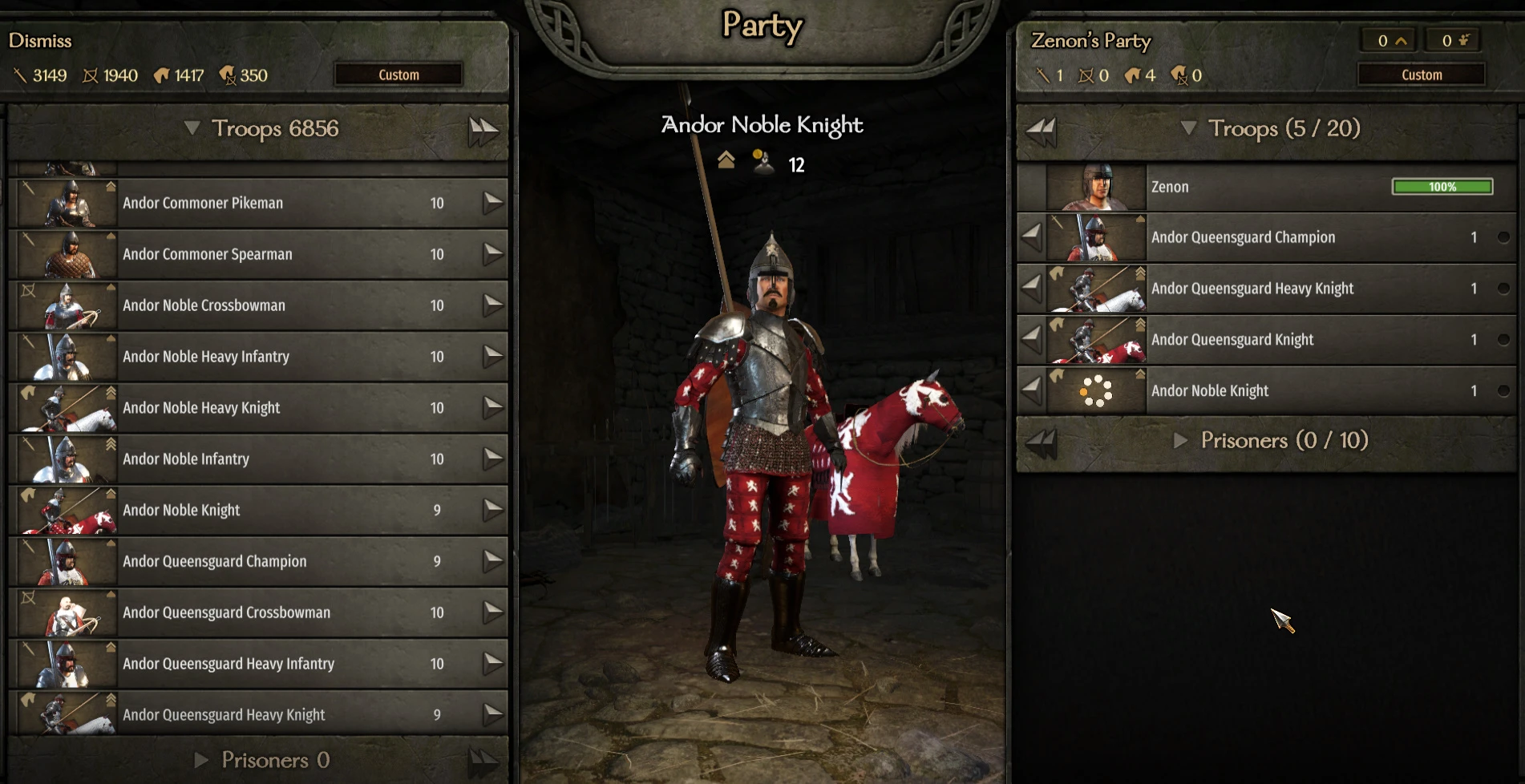Expand the left Prisoners 0 section
This screenshot has height=784, width=1525.
pyautogui.click(x=202, y=760)
